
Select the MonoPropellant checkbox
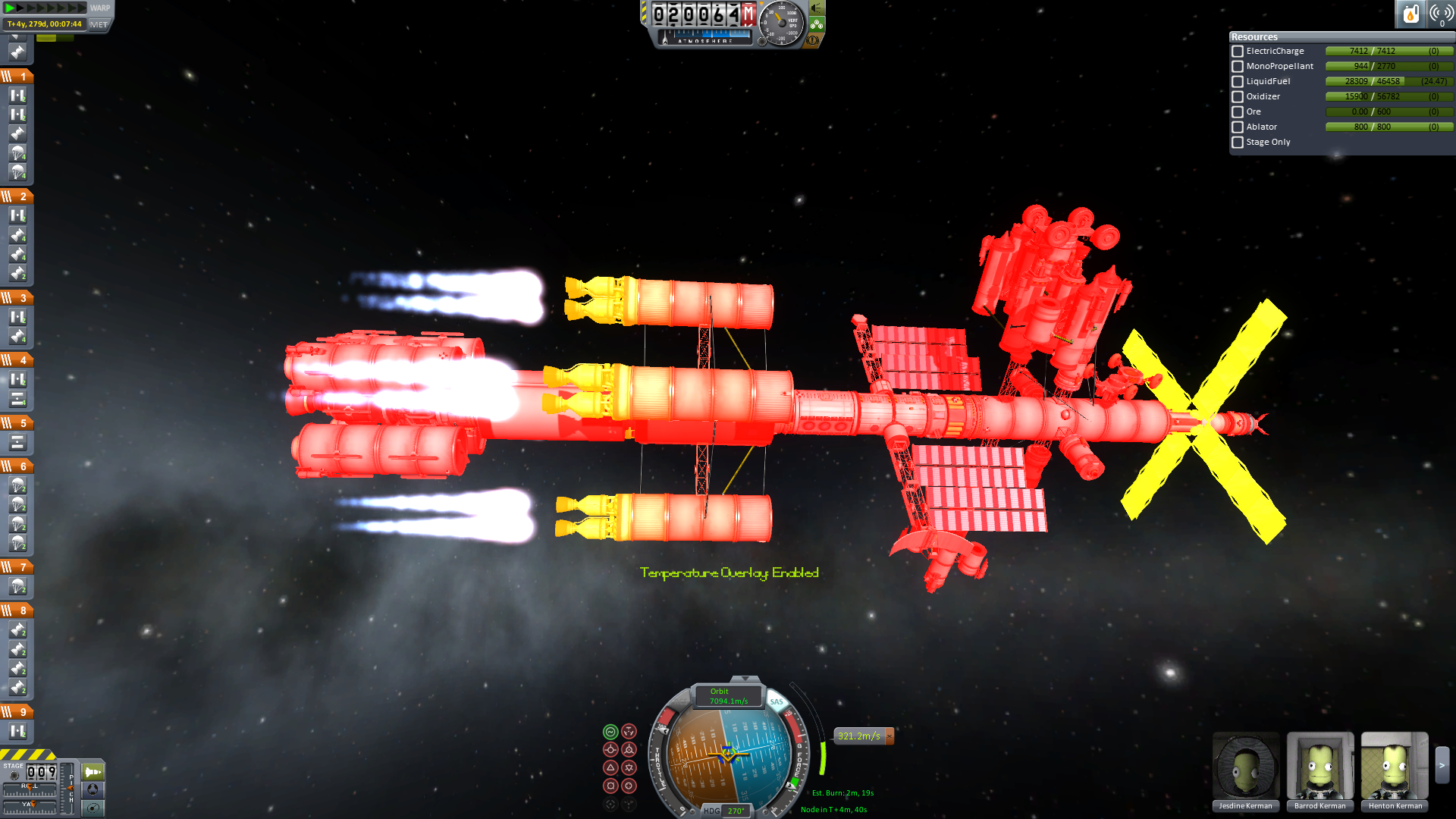(x=1238, y=67)
